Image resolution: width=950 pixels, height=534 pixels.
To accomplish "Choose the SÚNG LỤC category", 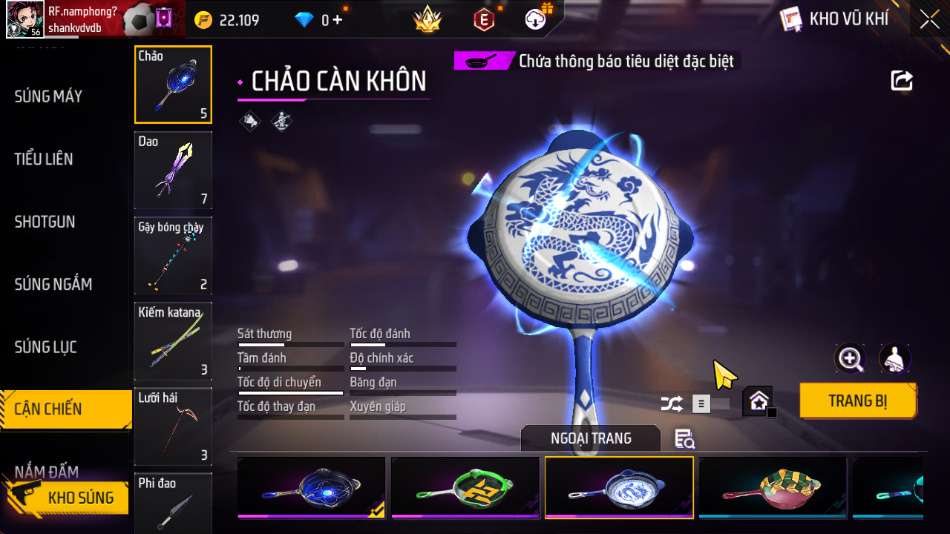I will coord(45,347).
